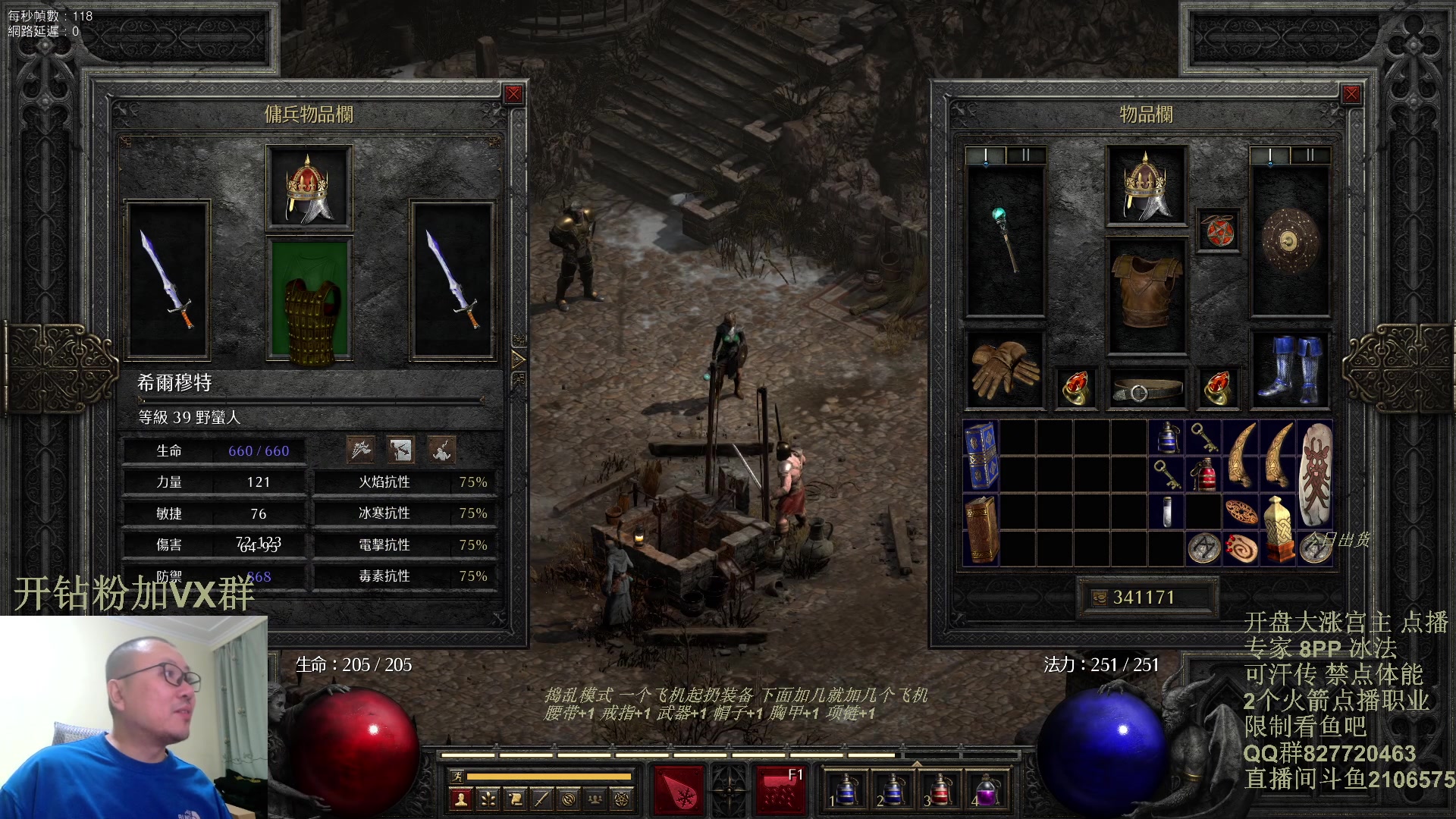Select the player's equipped round shield

[1290, 241]
